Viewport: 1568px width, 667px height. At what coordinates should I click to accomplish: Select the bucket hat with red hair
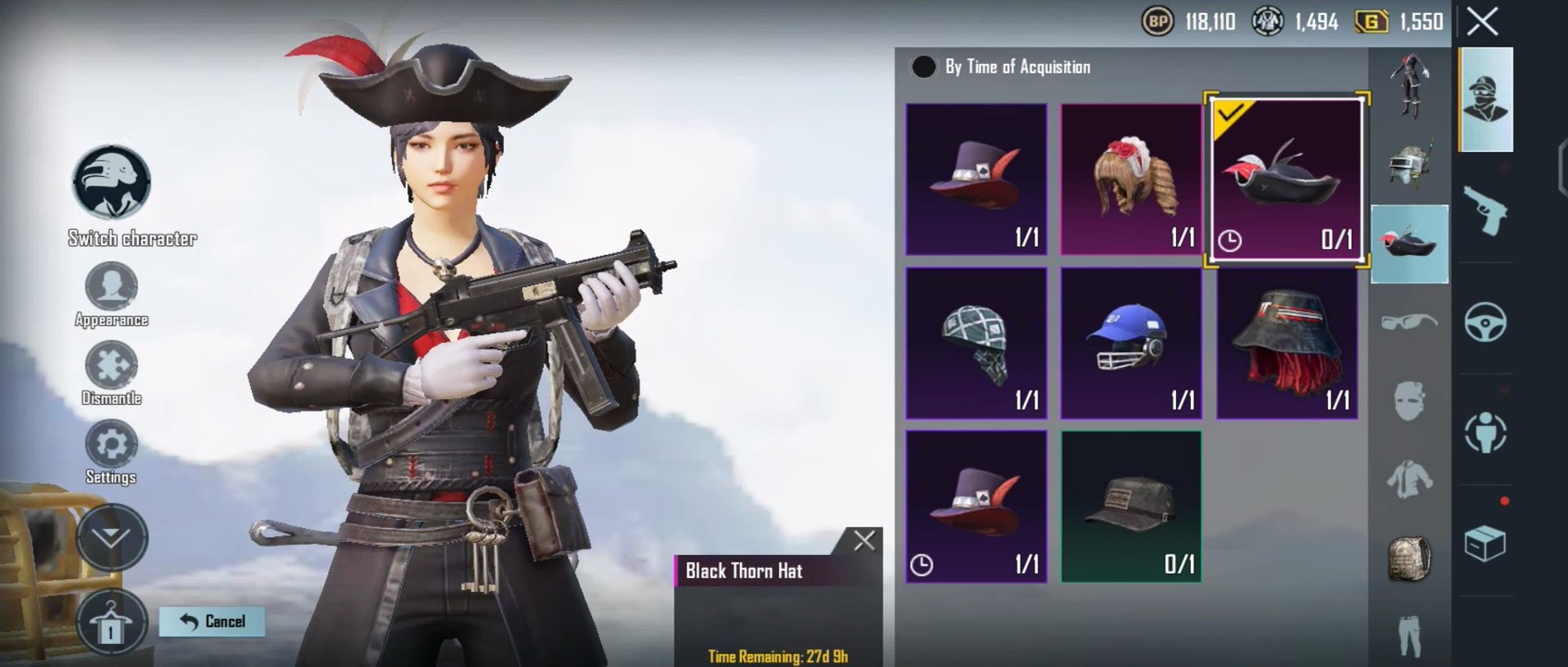tap(1286, 343)
